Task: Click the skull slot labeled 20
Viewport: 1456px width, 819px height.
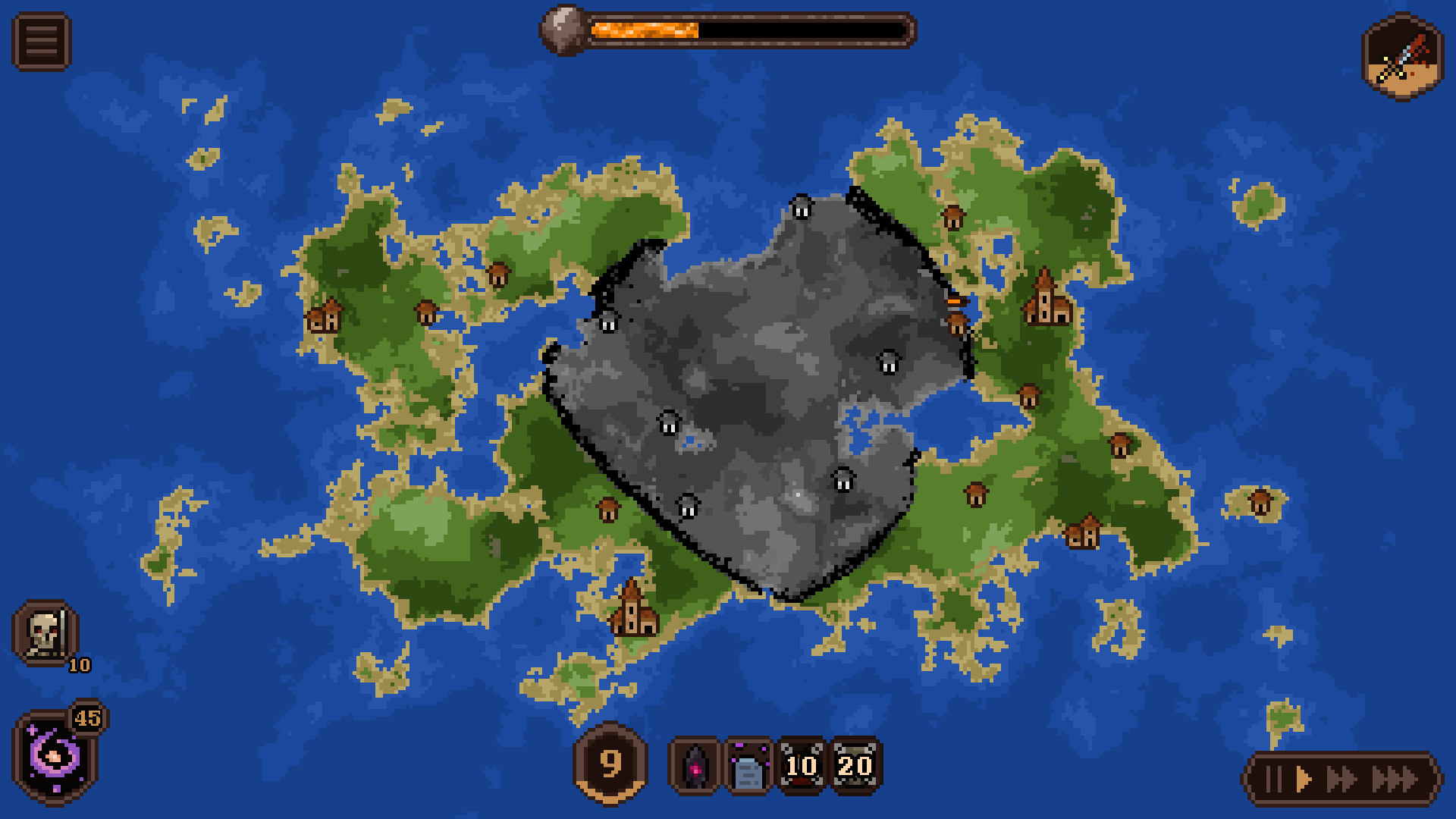Action: click(x=852, y=766)
